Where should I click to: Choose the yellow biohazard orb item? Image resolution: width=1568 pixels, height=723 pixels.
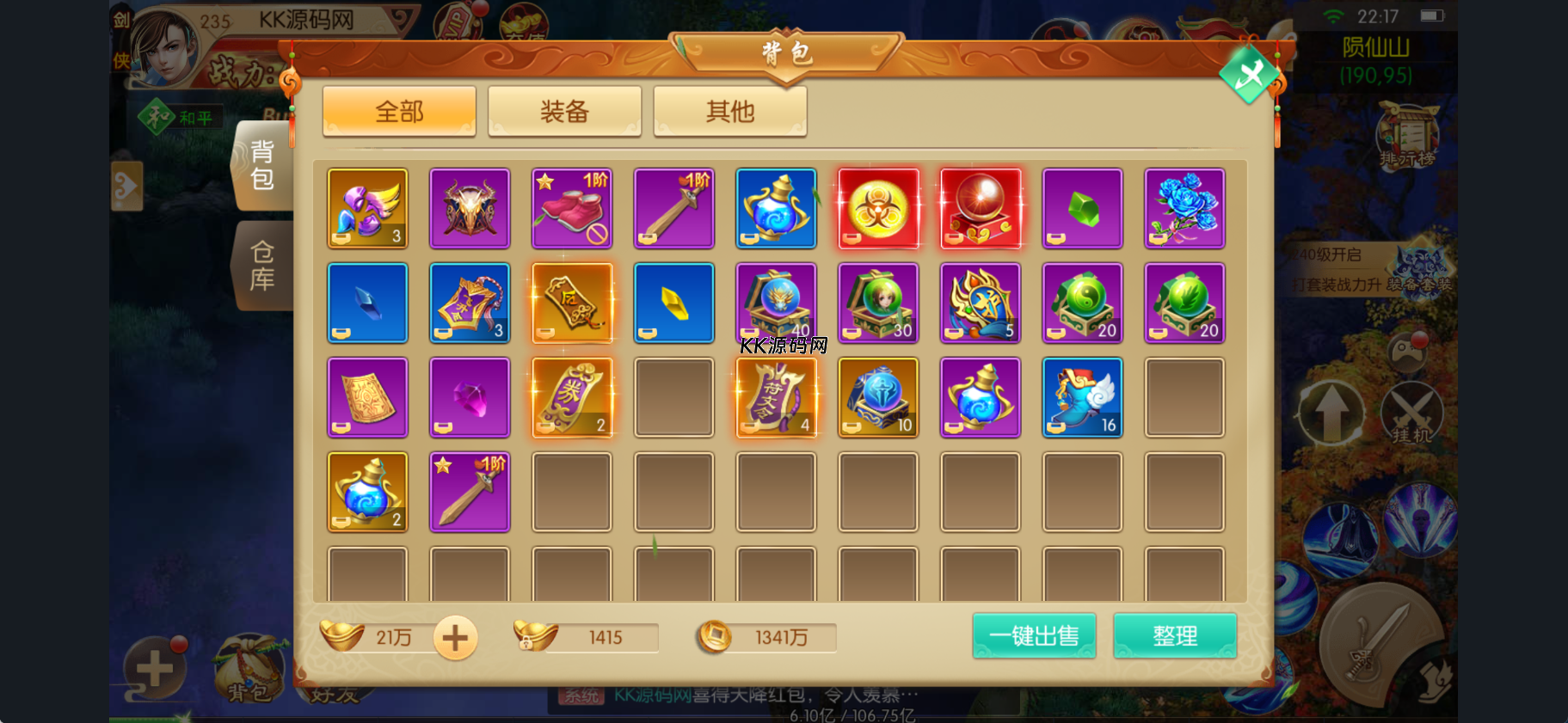point(878,209)
